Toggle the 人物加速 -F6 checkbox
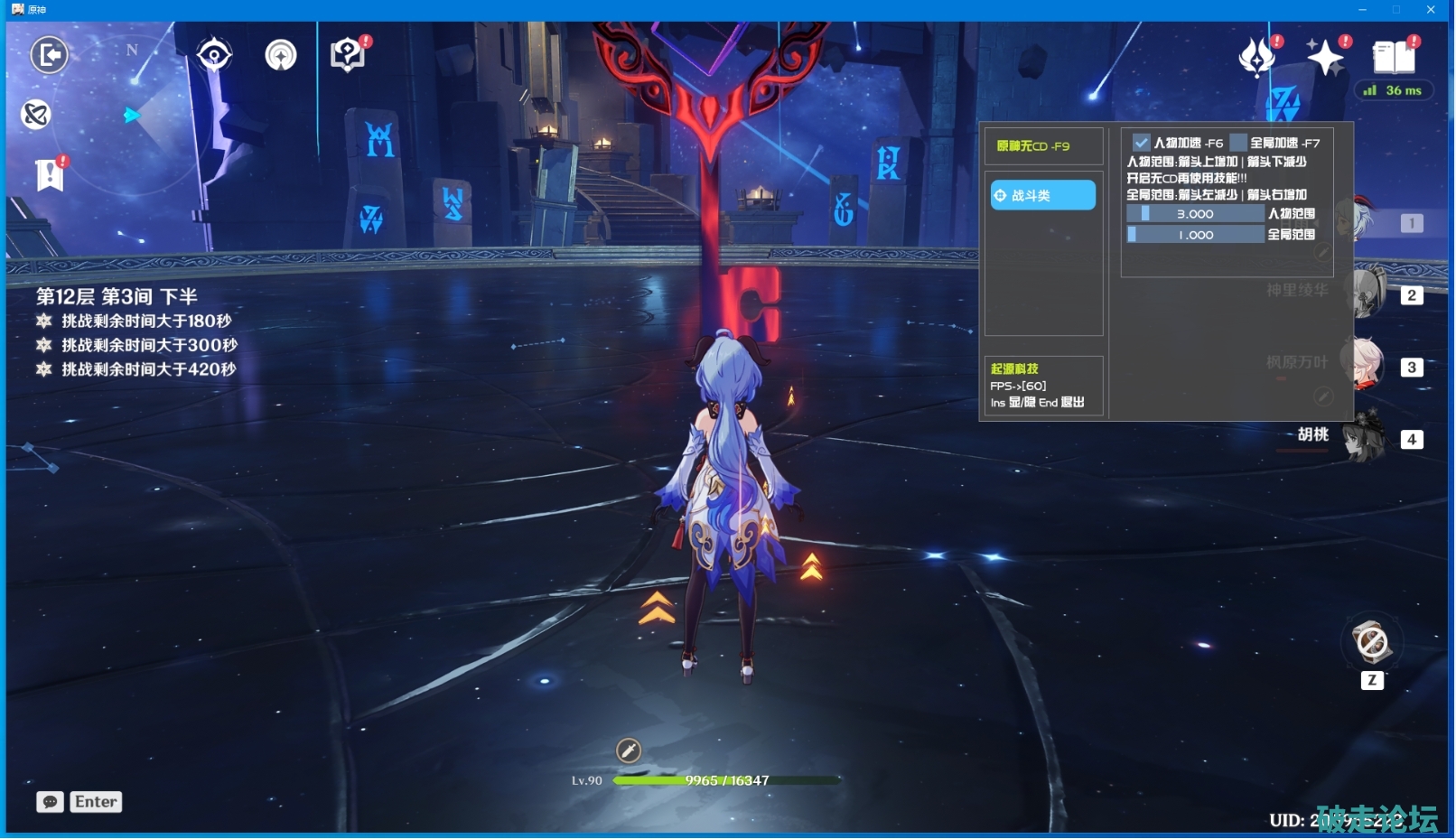1456x839 pixels. tap(1142, 143)
